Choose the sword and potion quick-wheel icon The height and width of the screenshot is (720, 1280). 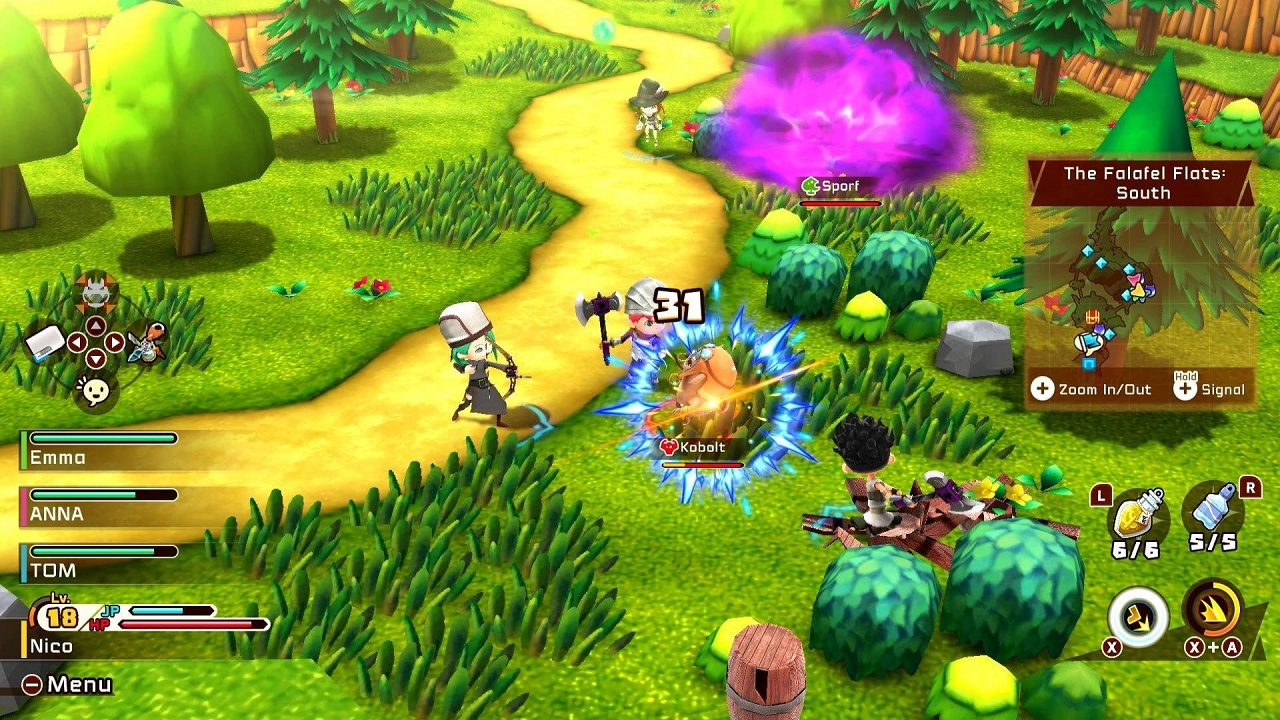146,343
